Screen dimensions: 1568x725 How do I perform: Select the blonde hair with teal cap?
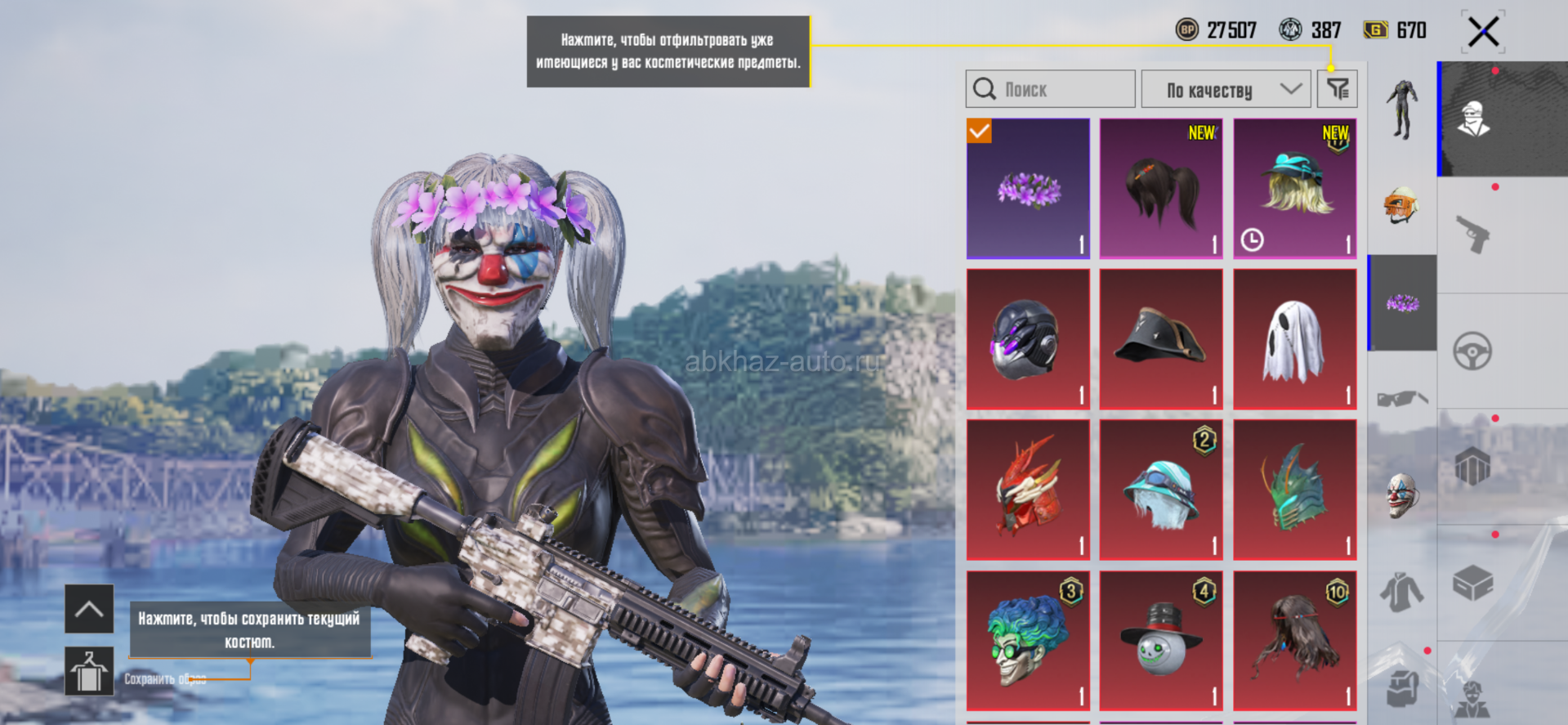click(x=1294, y=189)
